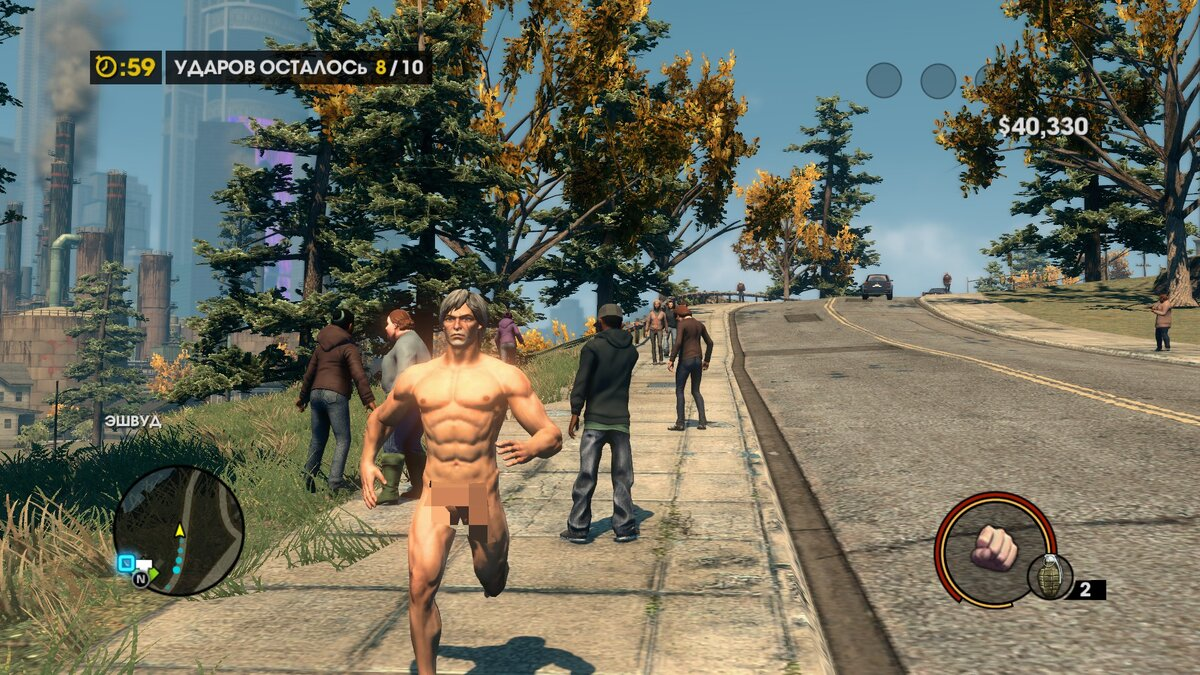1200x675 pixels.
Task: Click the blue square marker on minimap
Action: (x=126, y=563)
